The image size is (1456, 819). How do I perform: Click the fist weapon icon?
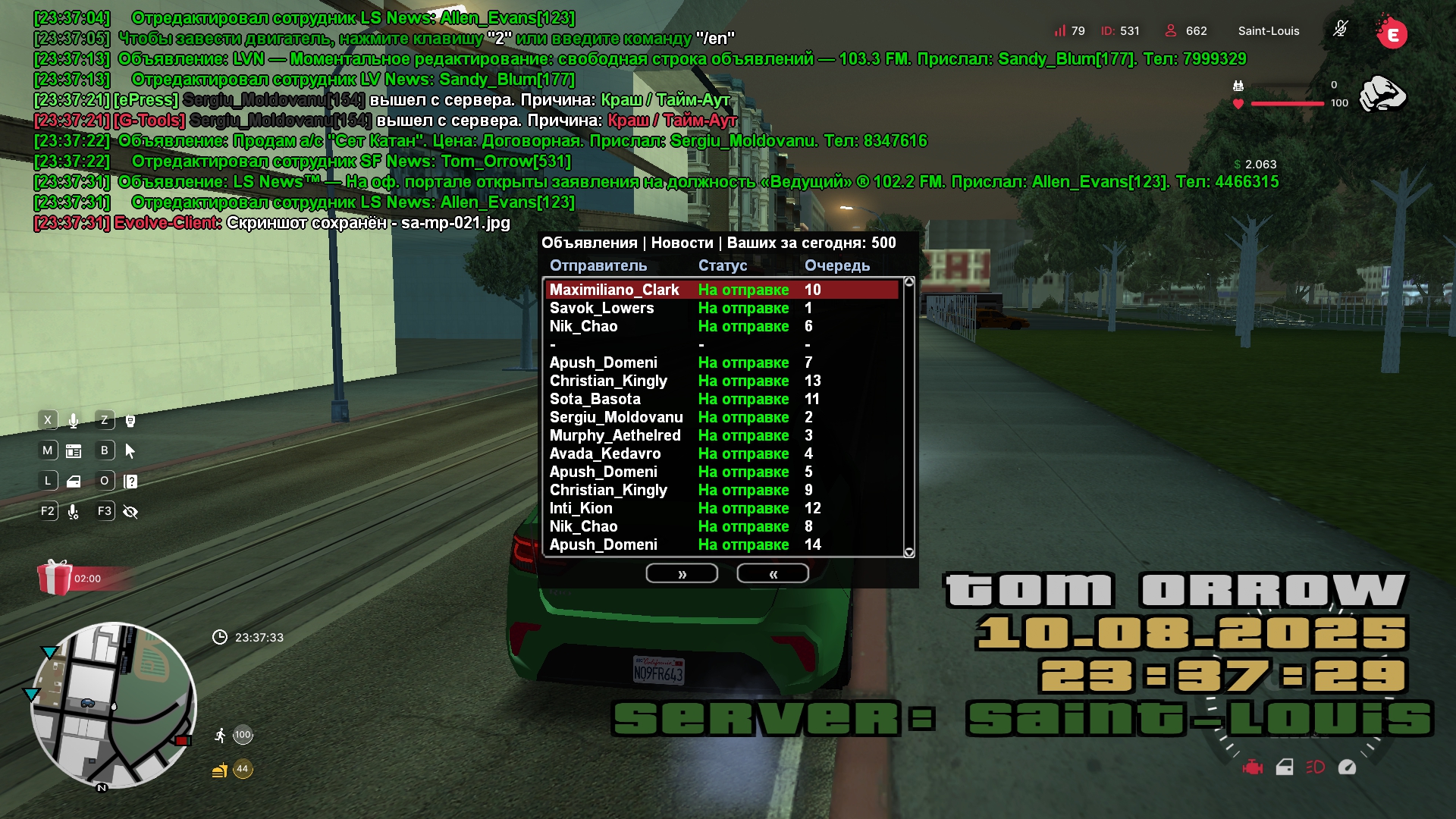point(1382,95)
